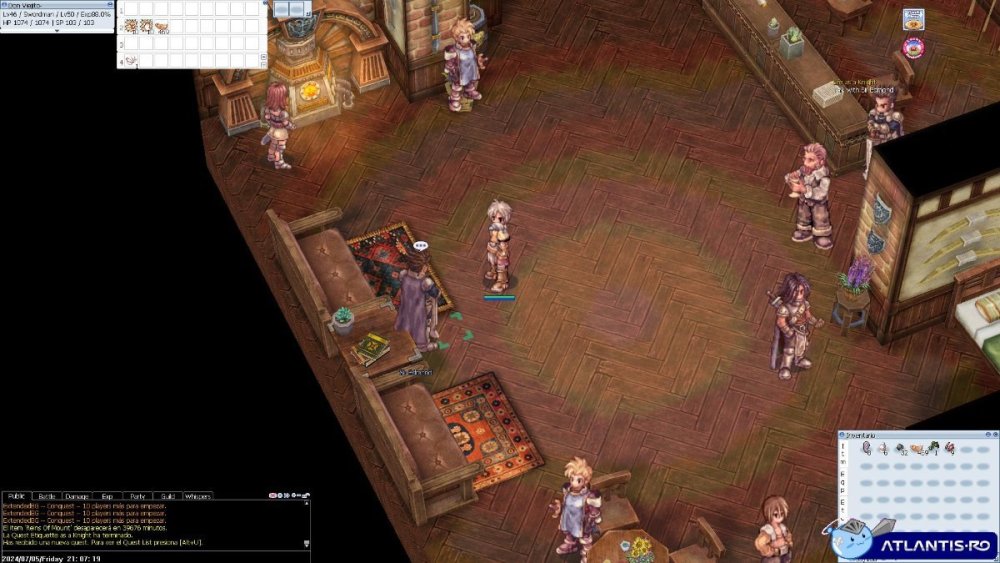
Task: Close the Inventario window
Action: tap(994, 435)
